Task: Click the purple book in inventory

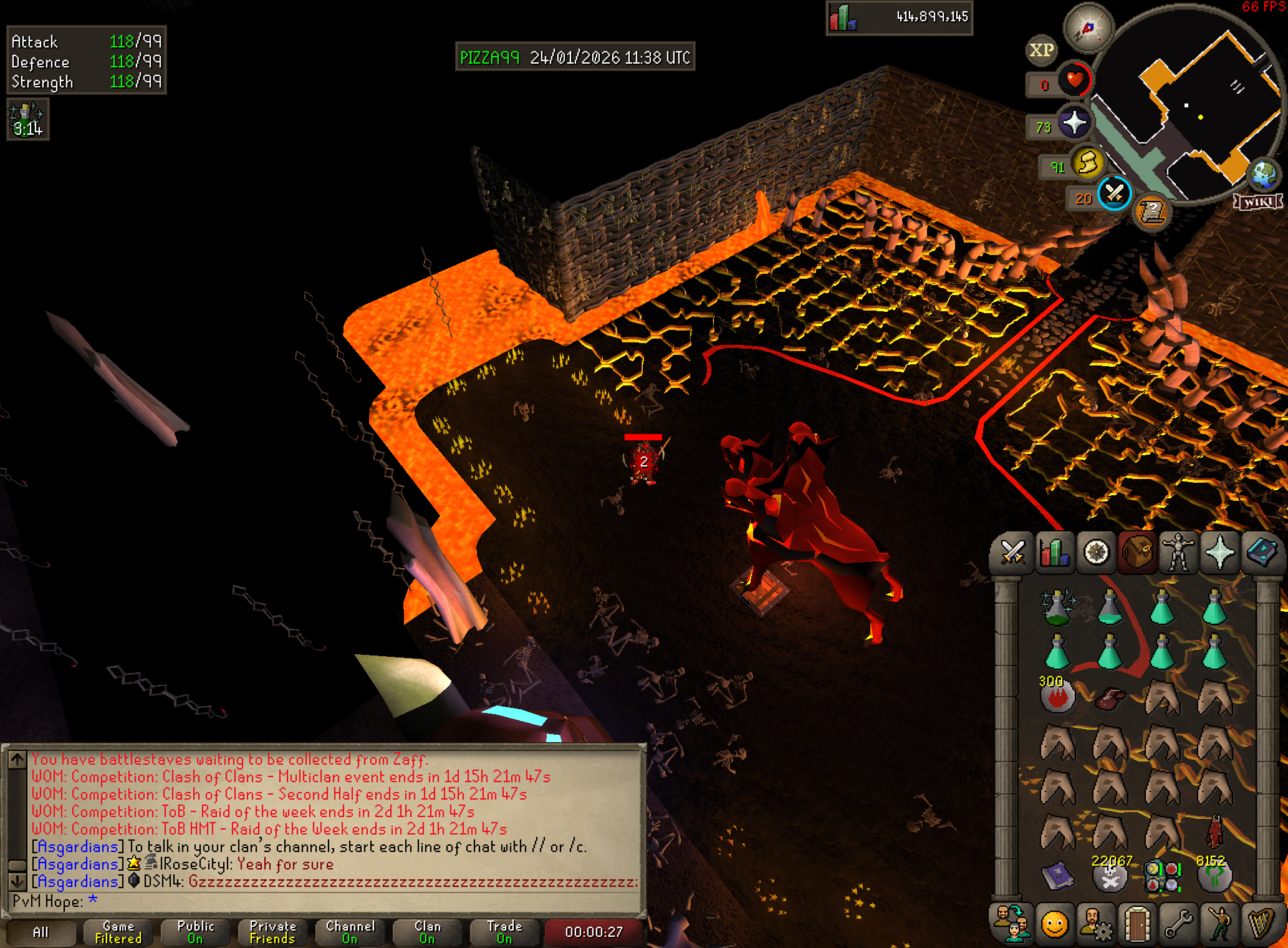Action: tap(1057, 876)
